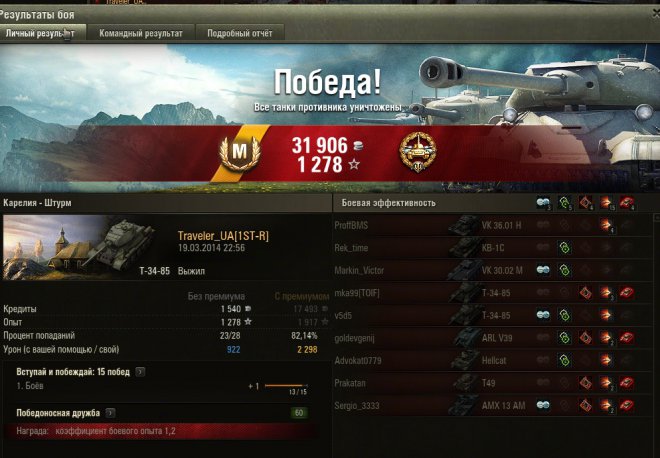The image size is (660, 458).
Task: Click the destroyed-tanks header icon
Action: pos(627,202)
